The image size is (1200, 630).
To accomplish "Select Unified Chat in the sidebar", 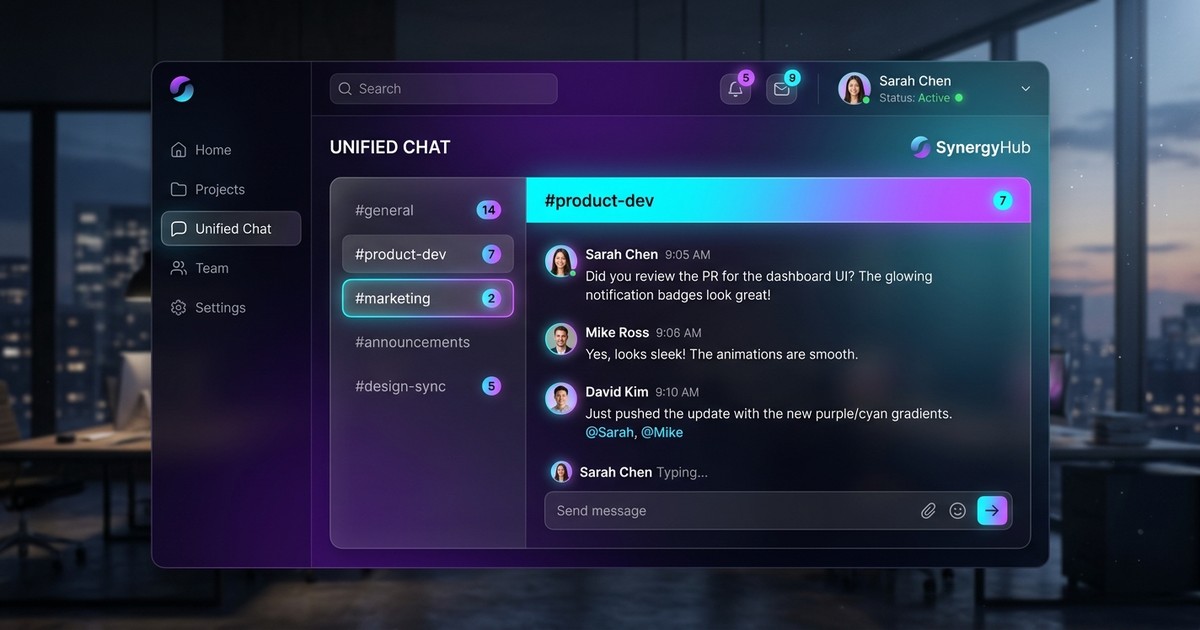I will point(231,229).
